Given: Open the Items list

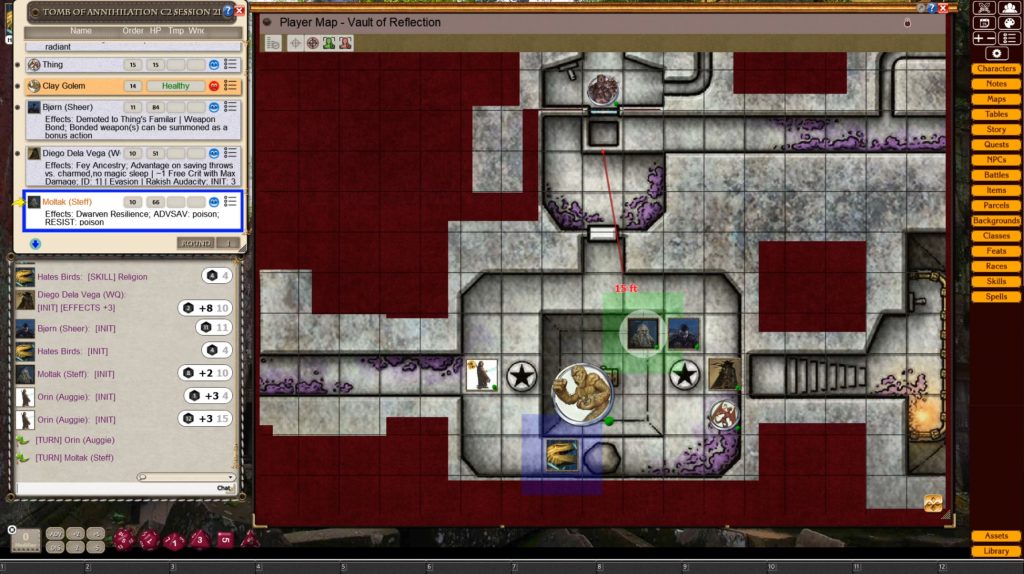Looking at the screenshot, I should click(x=996, y=190).
